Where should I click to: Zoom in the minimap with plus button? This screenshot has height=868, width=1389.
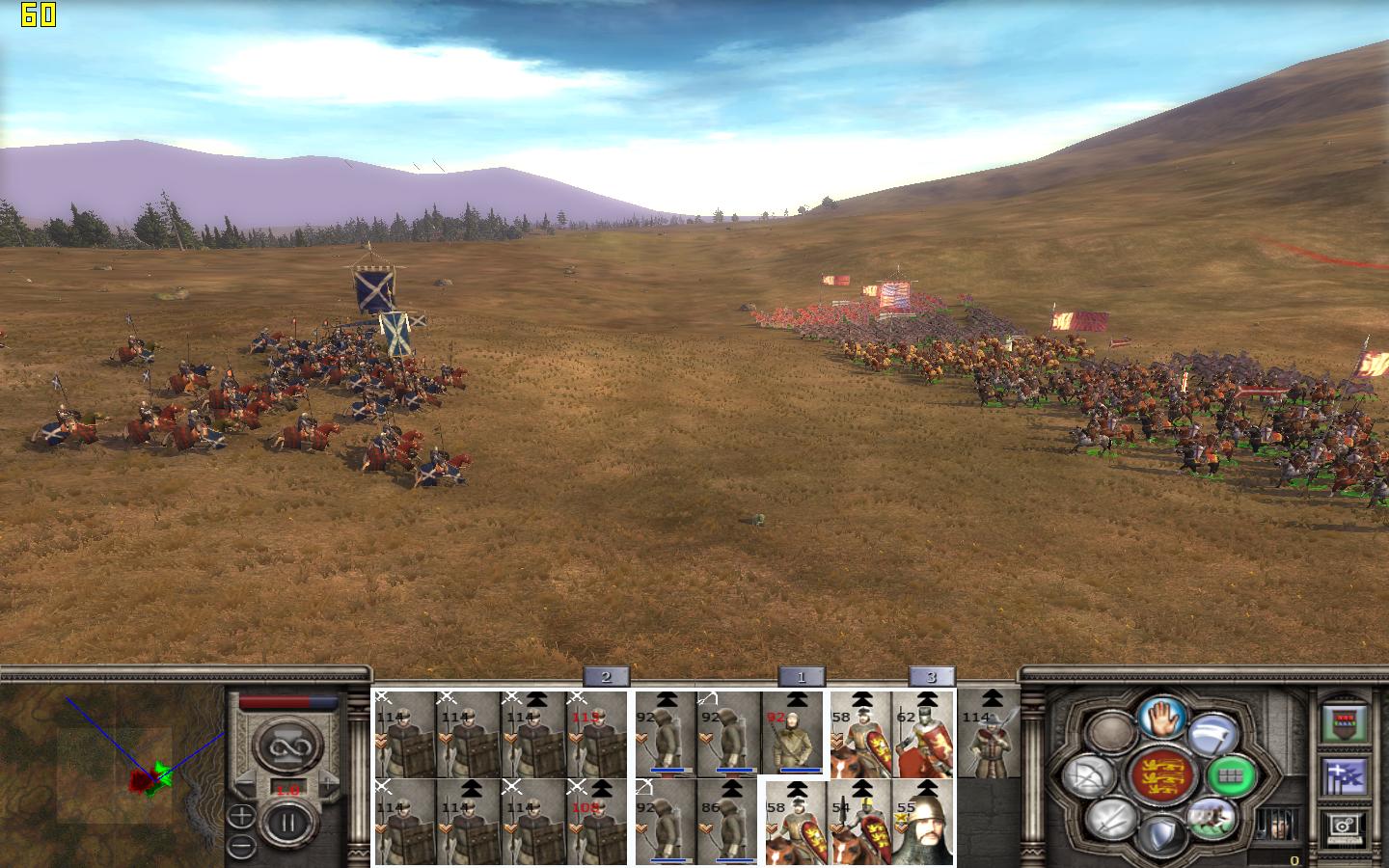click(241, 817)
